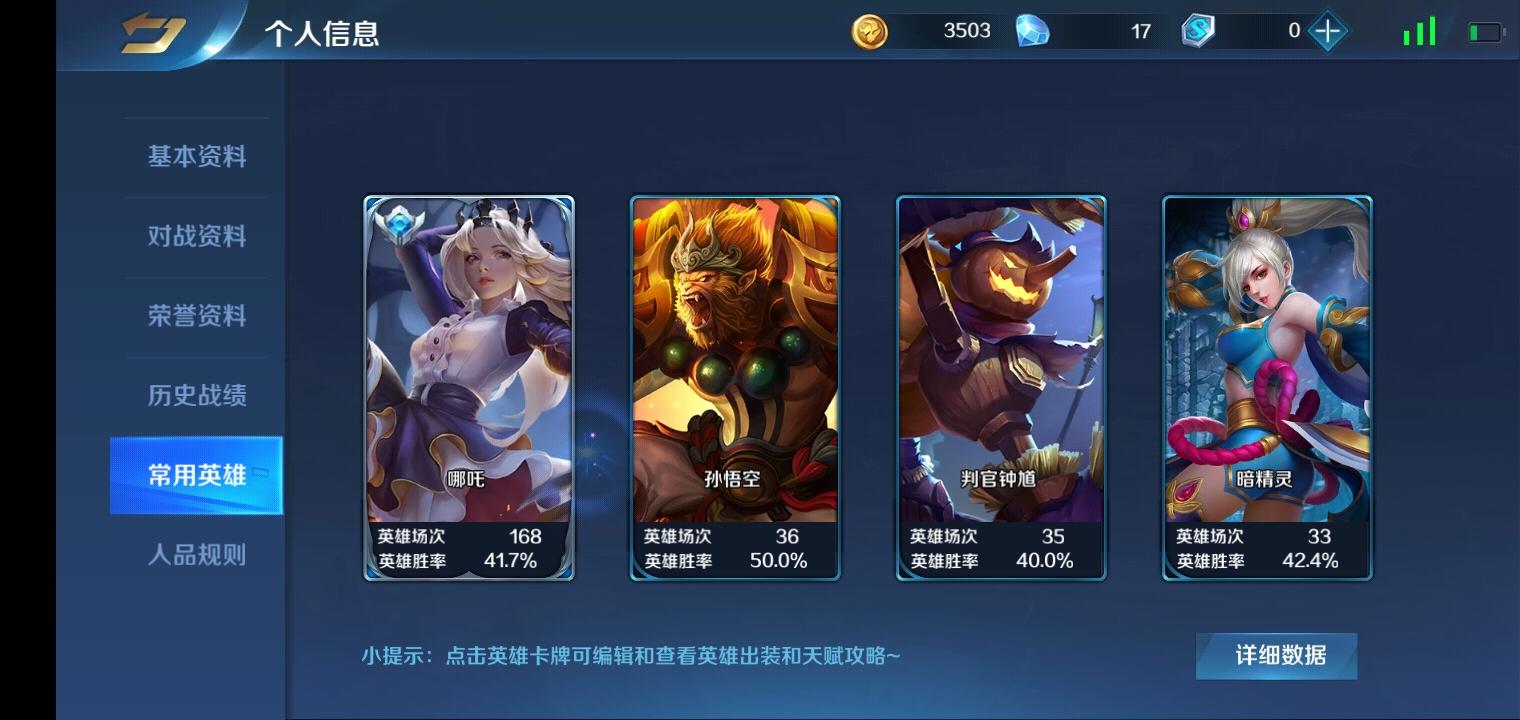Select the 常用英雄 sidebar entry
The height and width of the screenshot is (720, 1520).
point(197,476)
